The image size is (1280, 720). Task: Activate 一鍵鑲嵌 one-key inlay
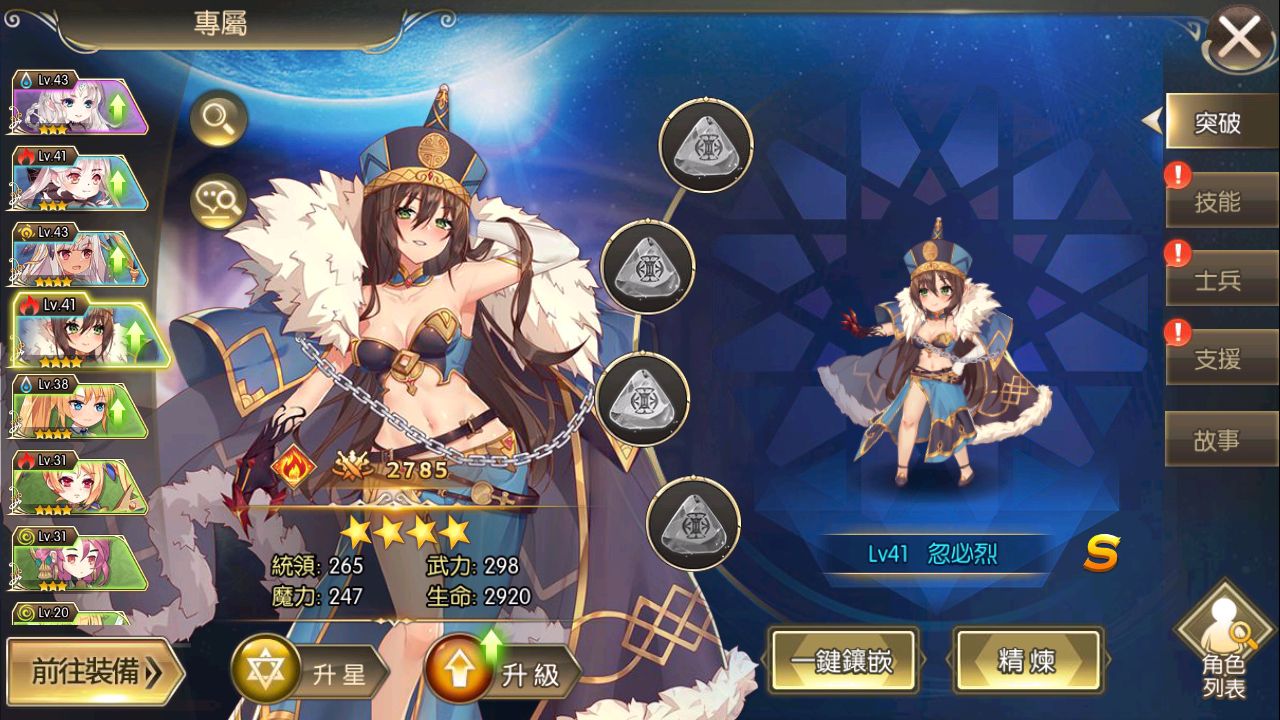(841, 661)
